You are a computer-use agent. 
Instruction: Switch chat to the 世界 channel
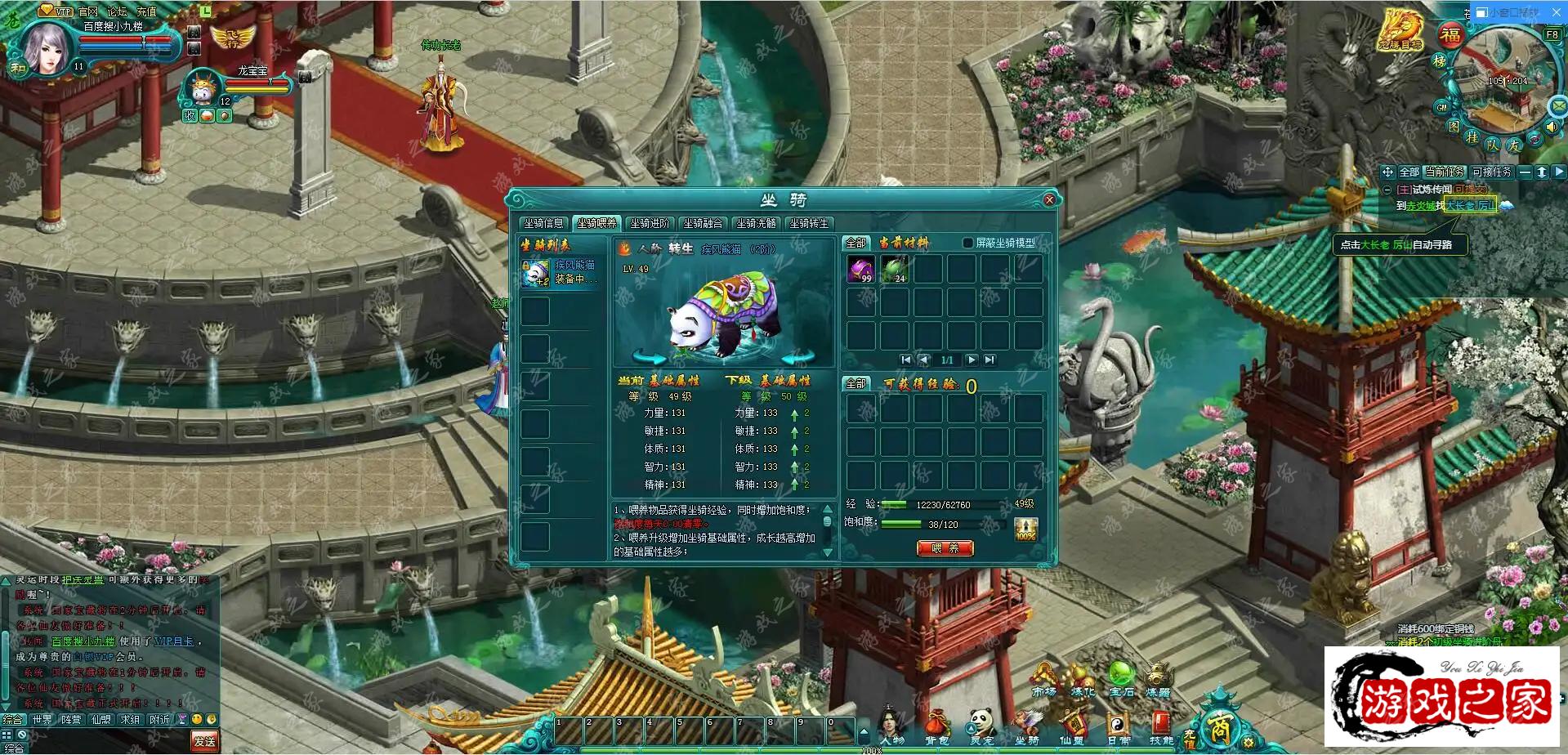(x=42, y=720)
